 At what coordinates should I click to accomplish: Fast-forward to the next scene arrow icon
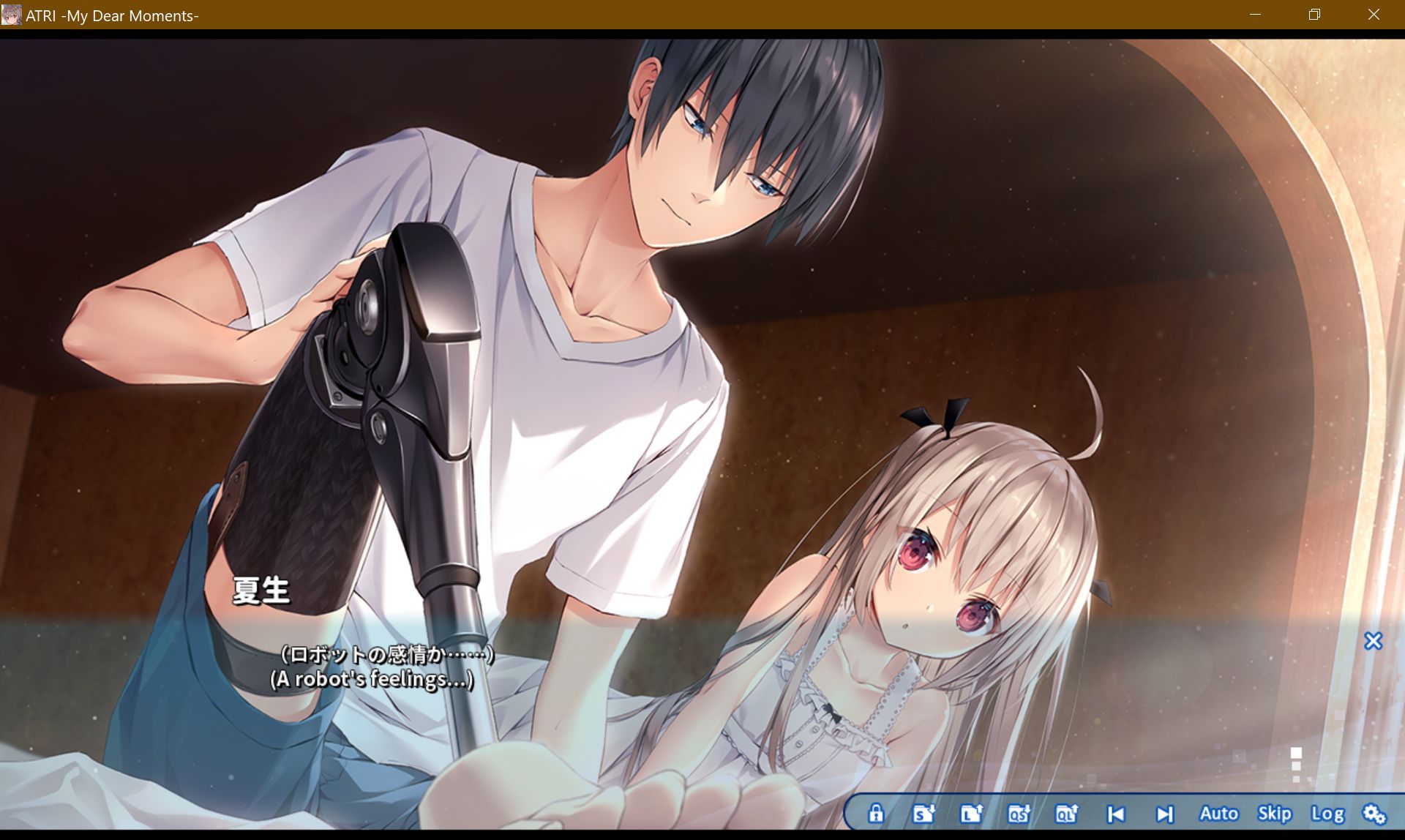(1164, 813)
